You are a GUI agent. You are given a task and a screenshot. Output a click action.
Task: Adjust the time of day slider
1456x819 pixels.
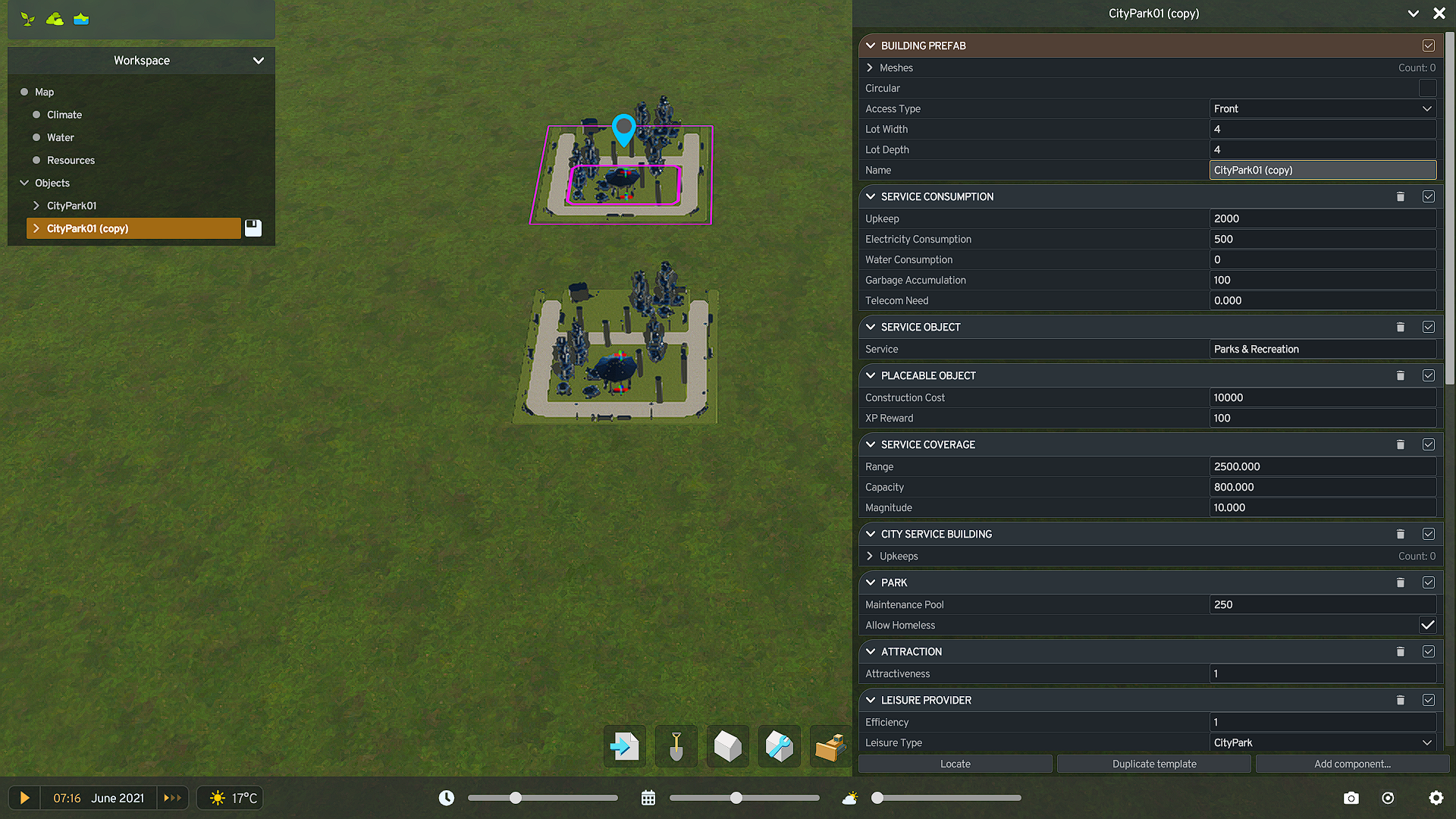tap(516, 798)
